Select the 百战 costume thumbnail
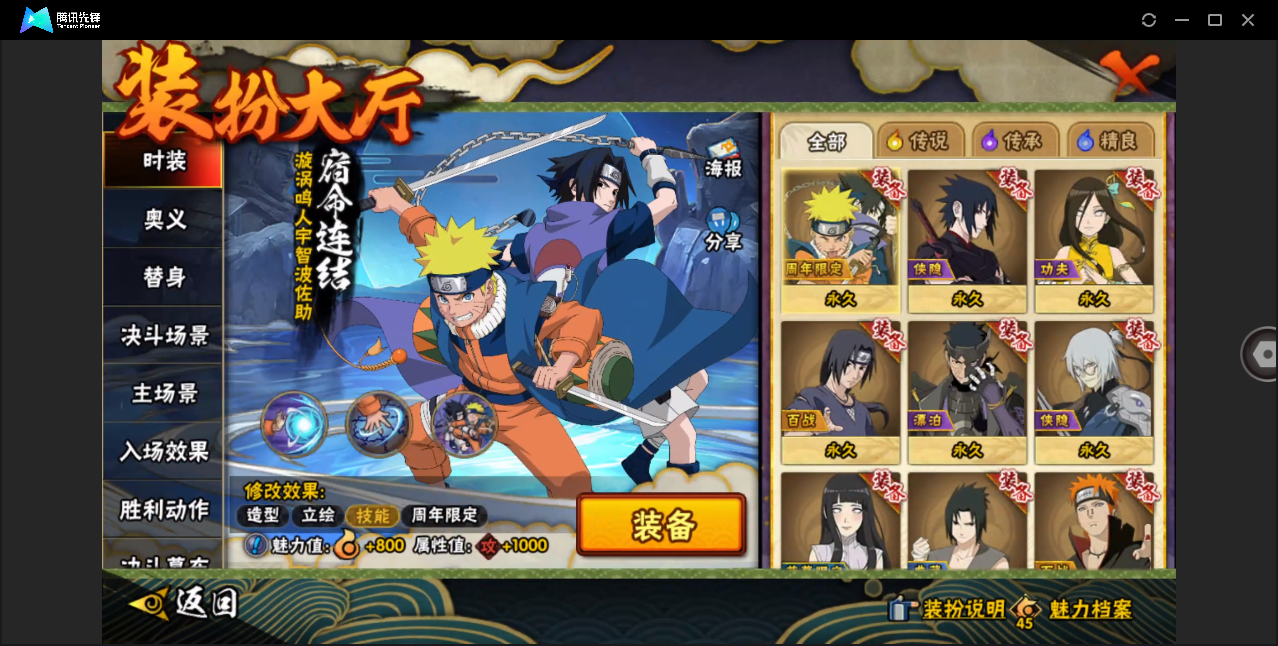This screenshot has height=646, width=1278. (x=840, y=388)
